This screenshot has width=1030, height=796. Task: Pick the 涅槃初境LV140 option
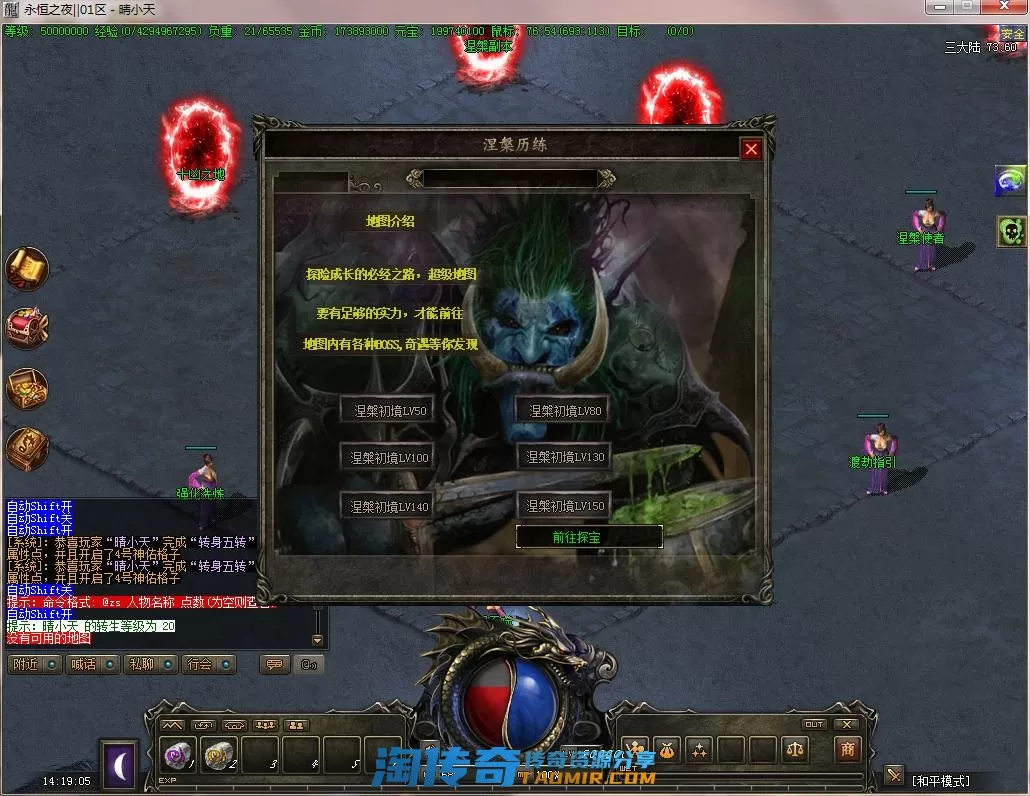[388, 506]
